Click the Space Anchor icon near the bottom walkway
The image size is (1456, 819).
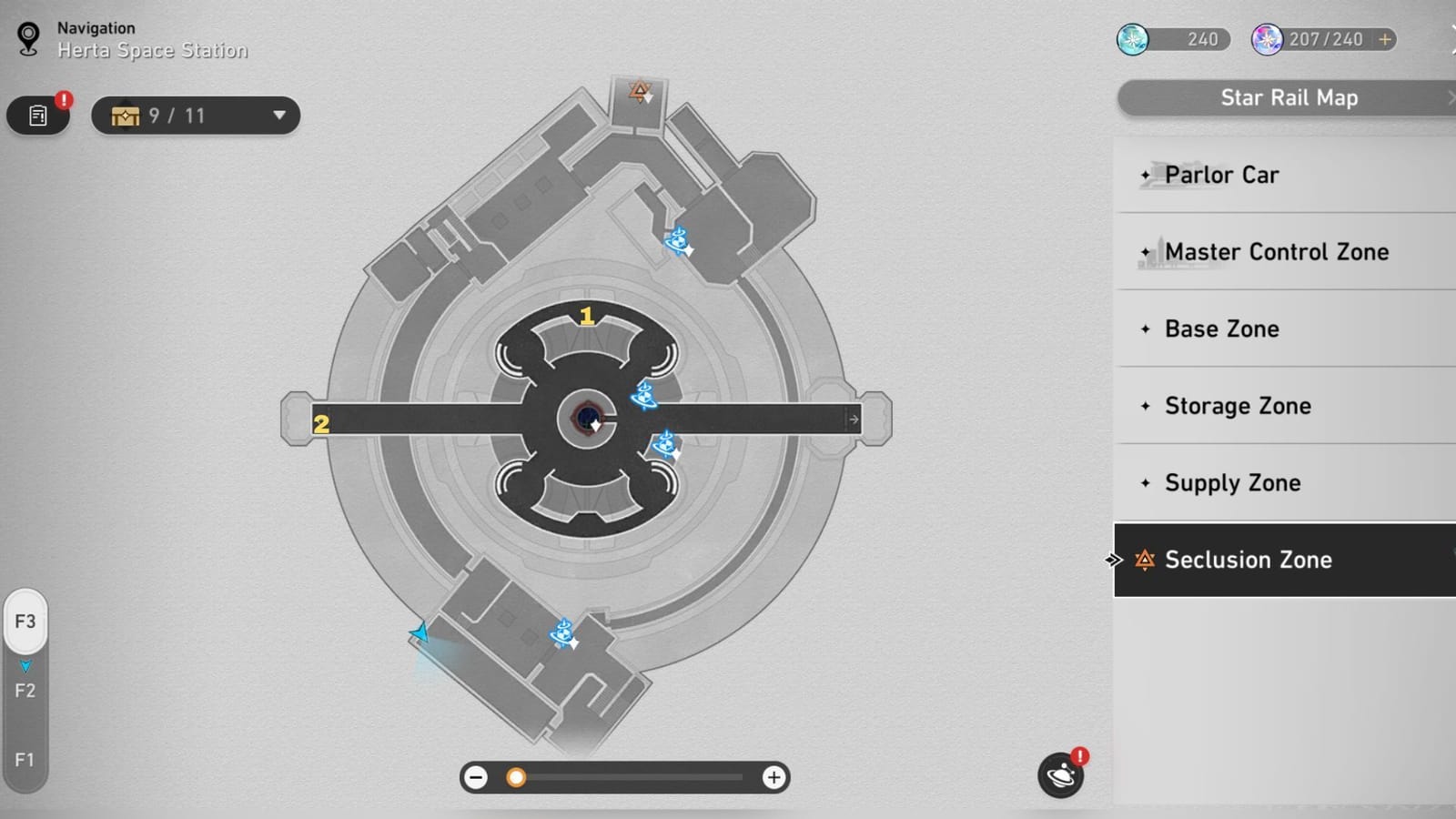click(x=563, y=632)
